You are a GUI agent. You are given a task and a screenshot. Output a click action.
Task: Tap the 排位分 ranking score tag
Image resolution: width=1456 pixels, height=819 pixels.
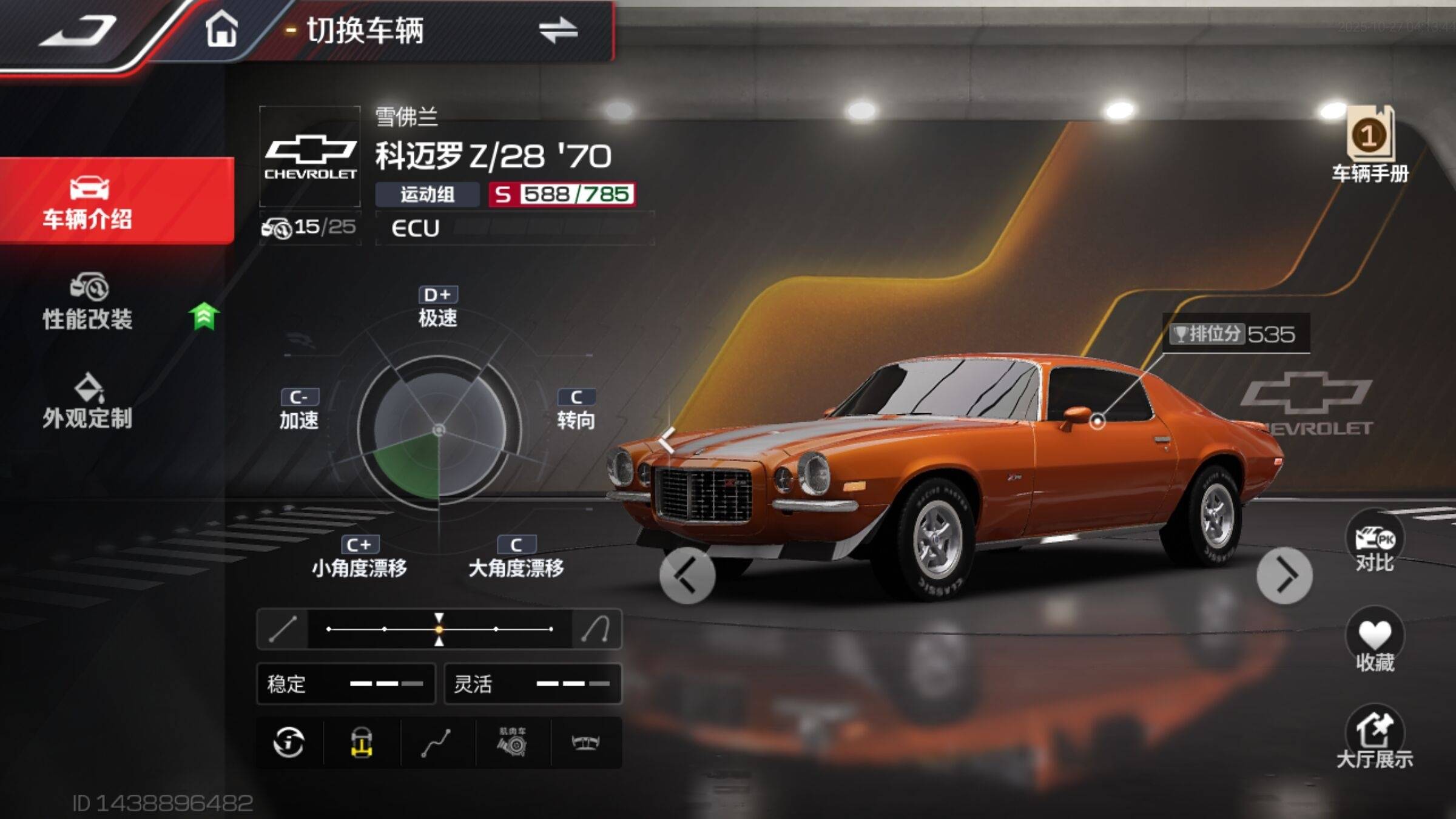click(x=1235, y=334)
